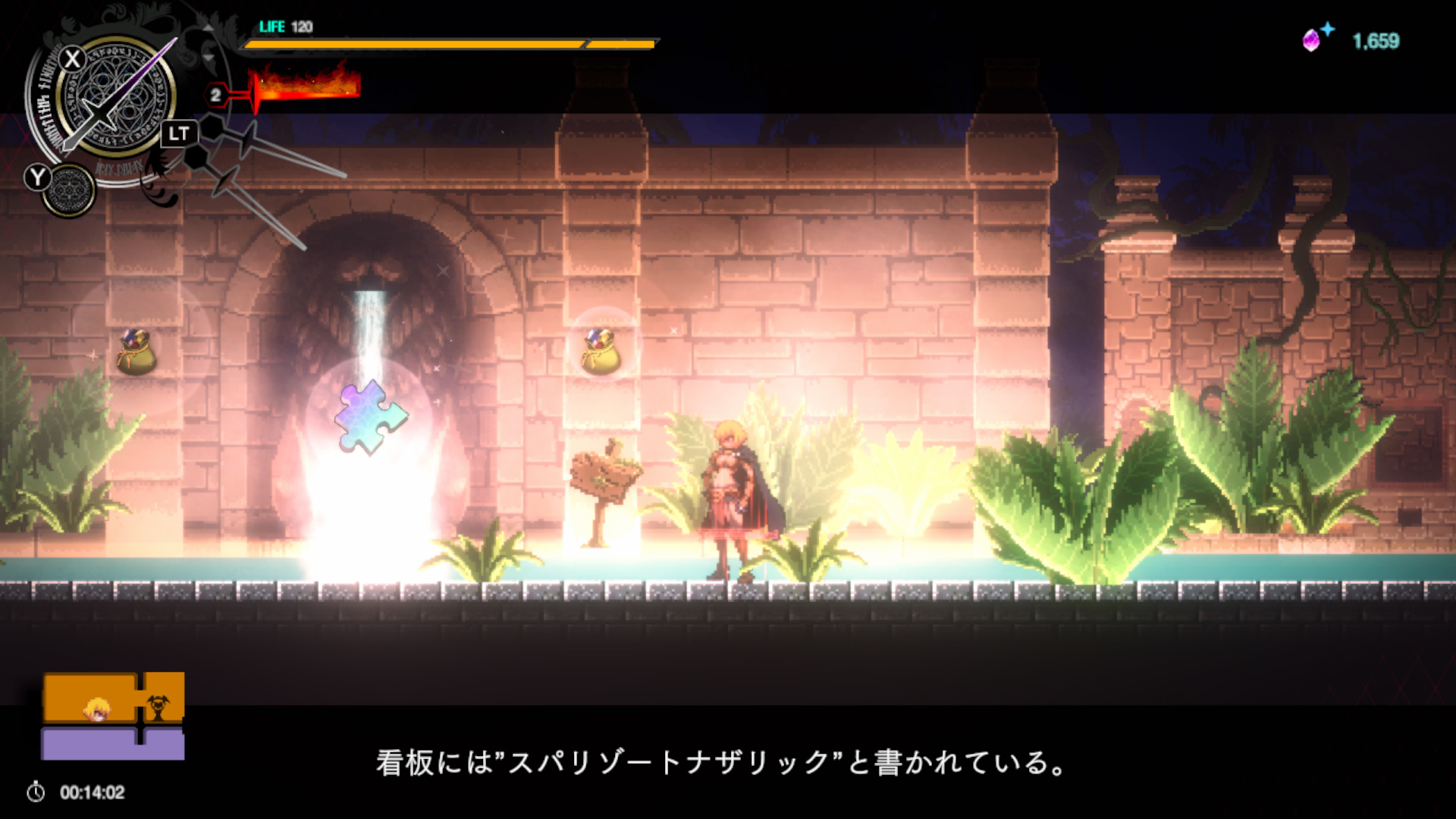Click the red "2" charge counter badge
The width and height of the screenshot is (1456, 819).
pyautogui.click(x=216, y=96)
